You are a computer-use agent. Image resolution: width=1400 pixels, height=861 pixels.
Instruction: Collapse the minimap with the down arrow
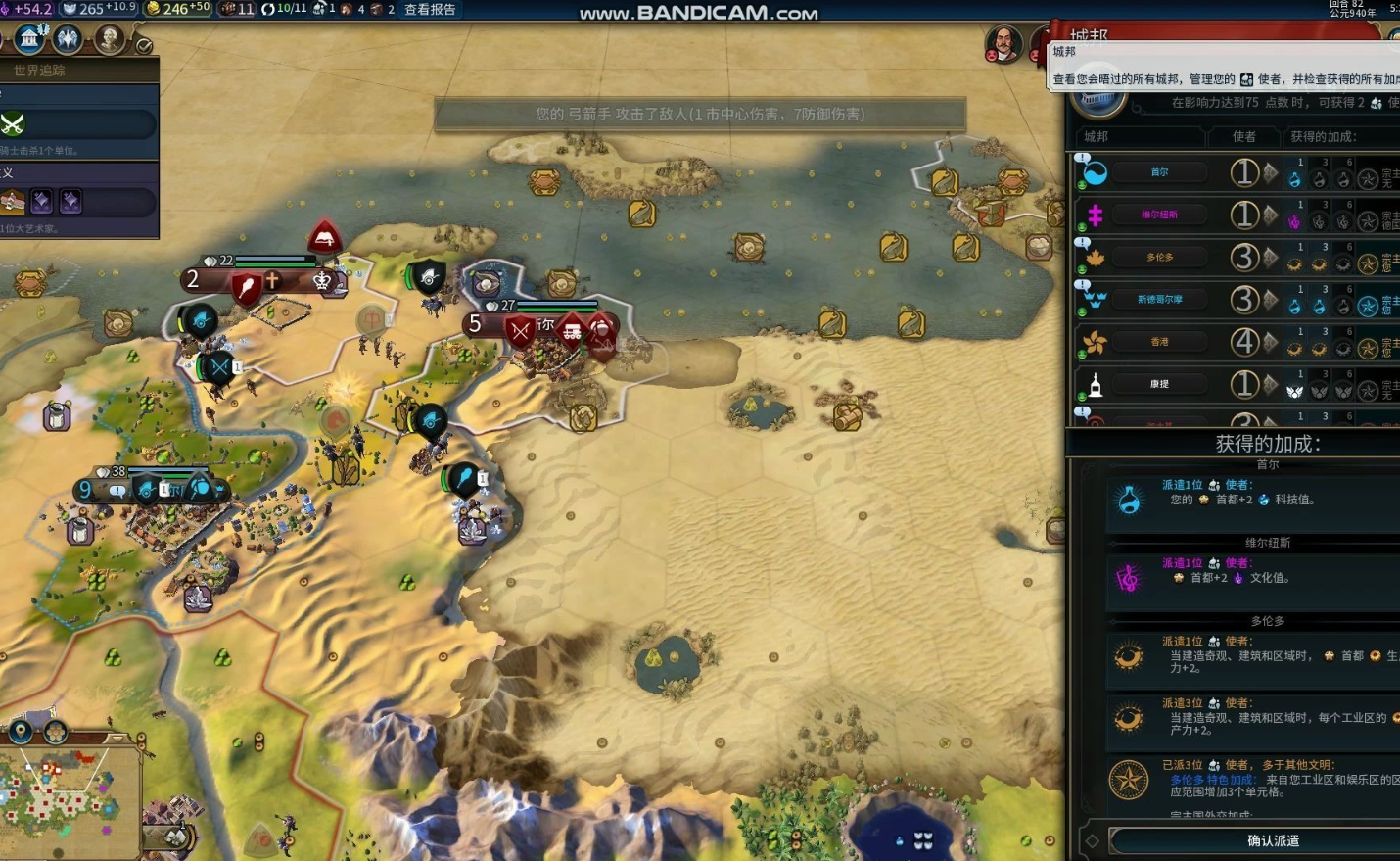tap(117, 737)
